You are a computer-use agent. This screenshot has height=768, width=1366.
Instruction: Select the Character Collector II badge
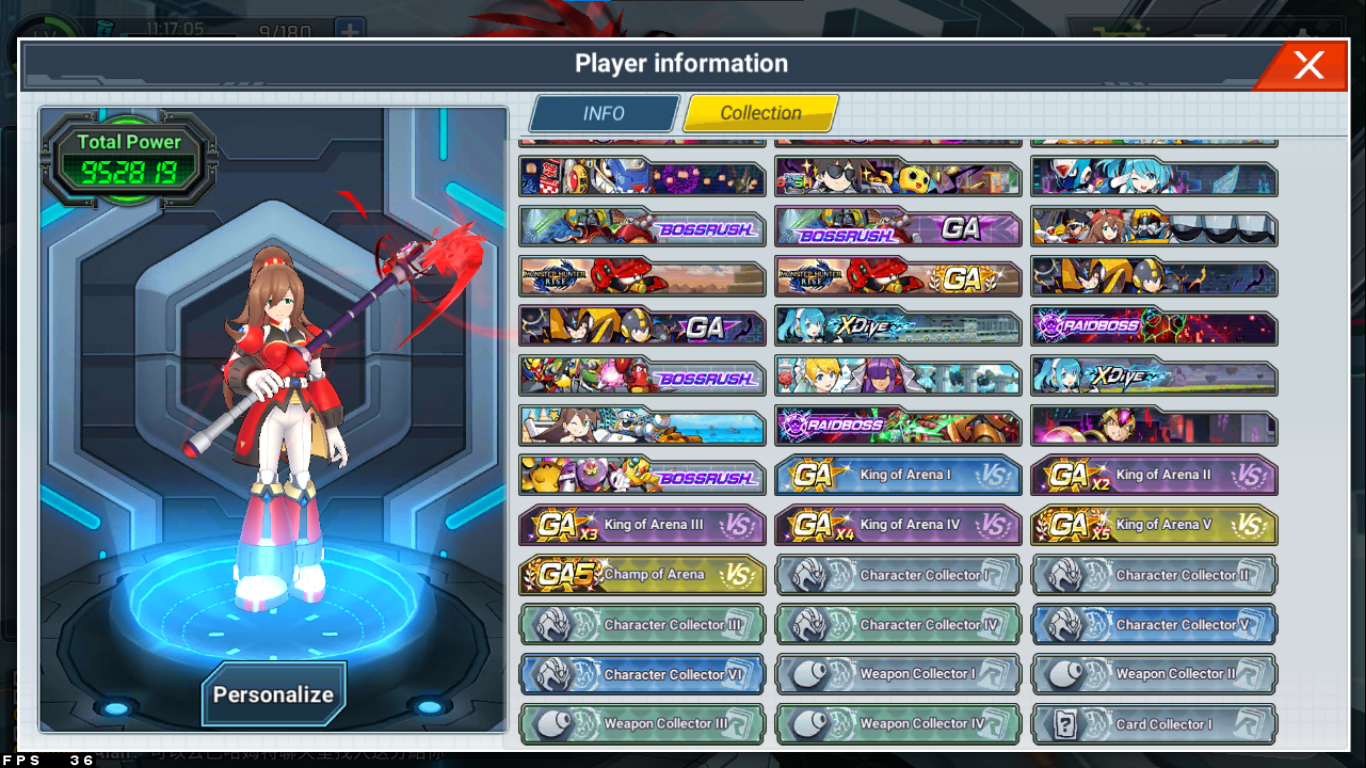pos(1154,575)
